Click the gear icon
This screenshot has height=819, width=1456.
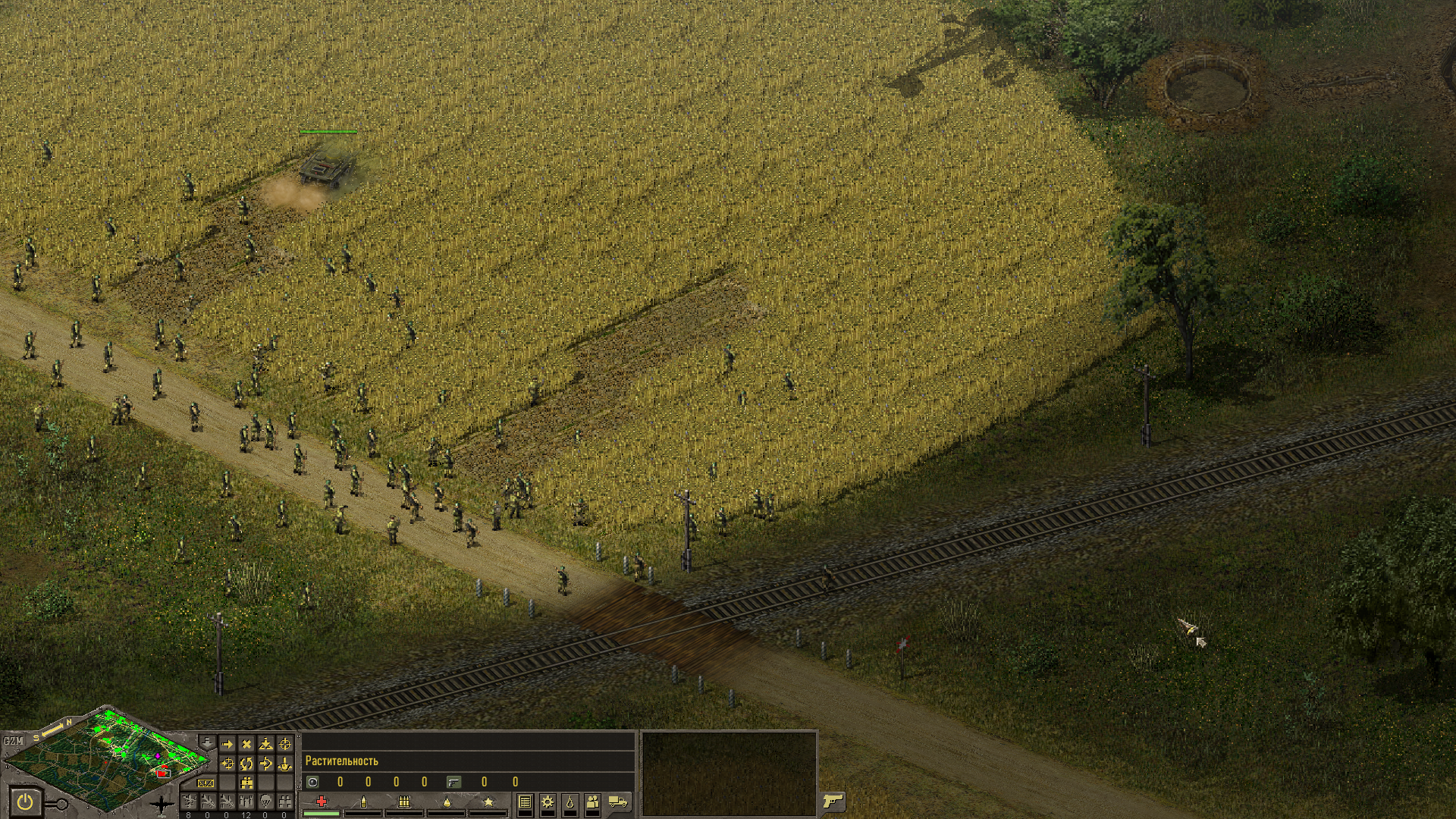[x=548, y=802]
